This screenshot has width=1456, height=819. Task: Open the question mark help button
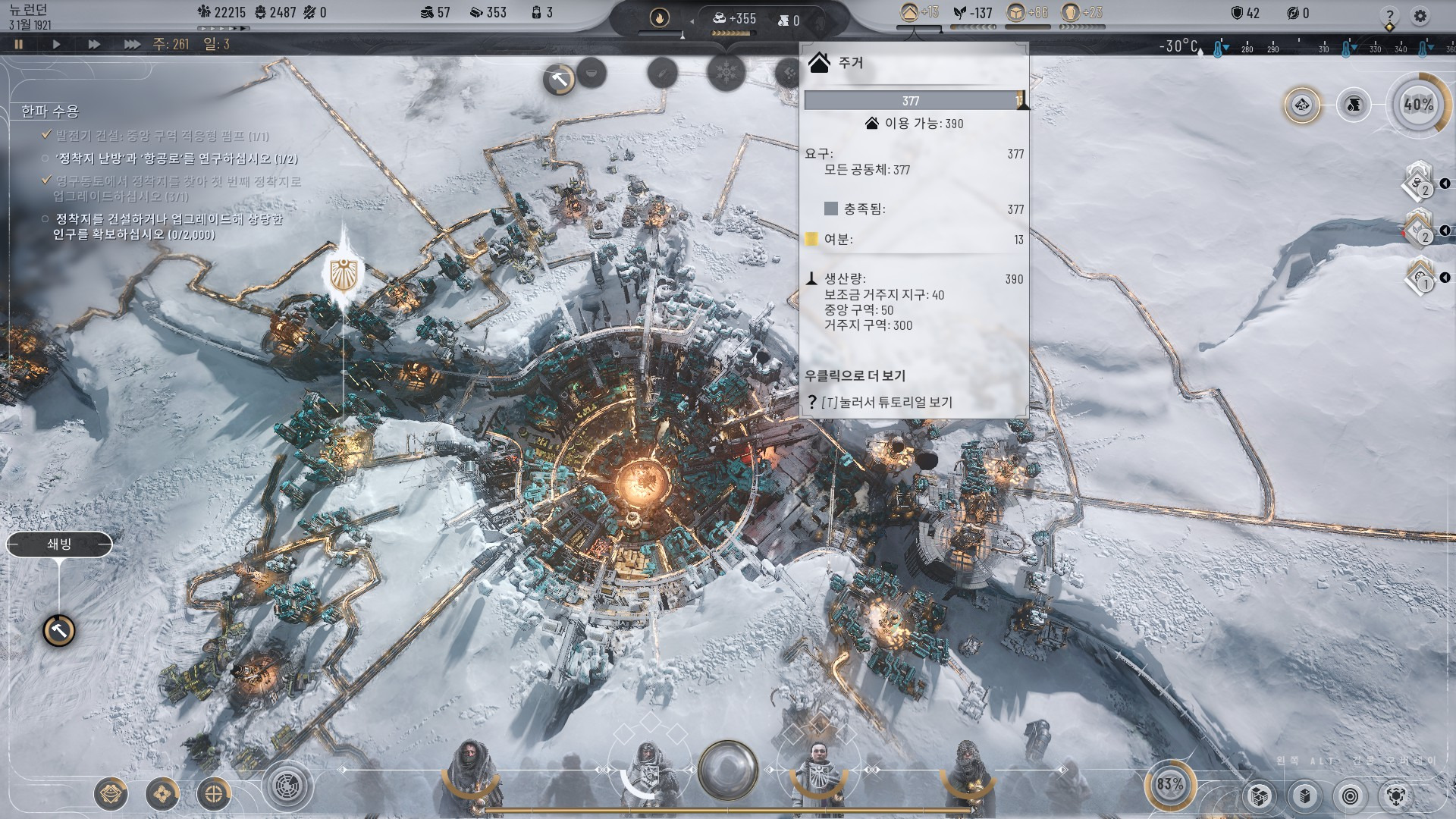(1389, 15)
